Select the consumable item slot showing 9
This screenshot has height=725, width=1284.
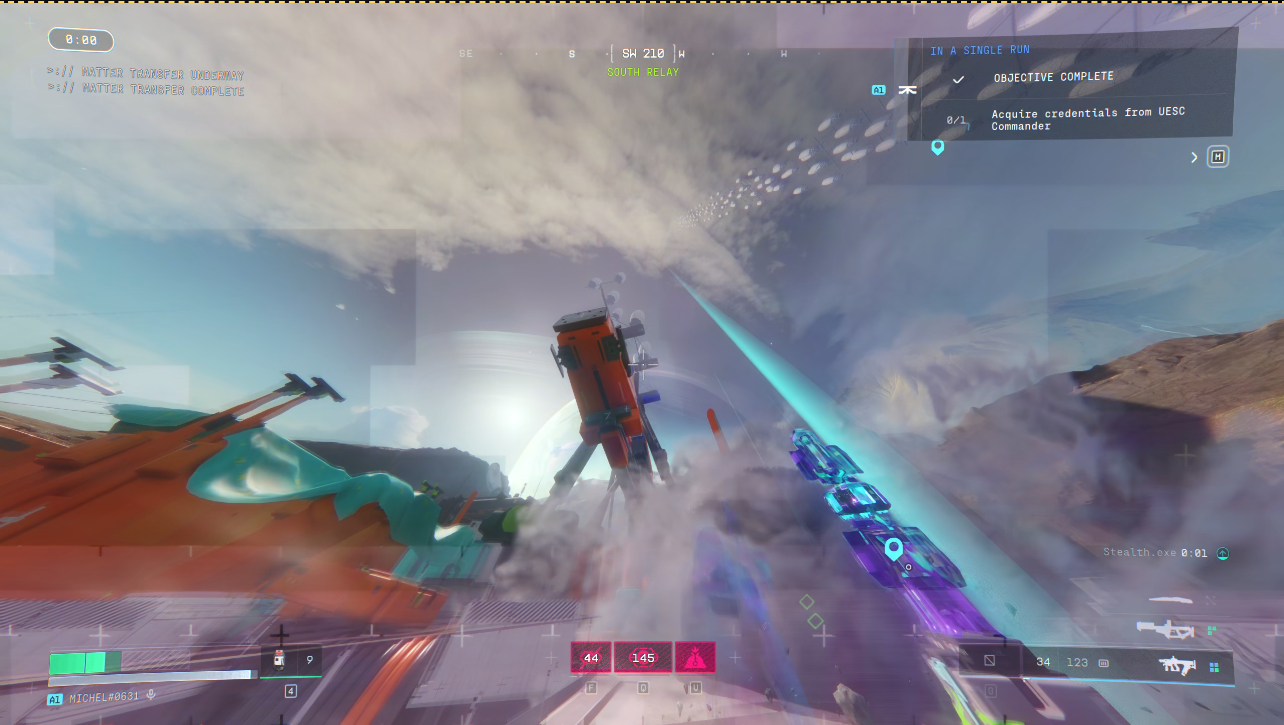tap(292, 660)
